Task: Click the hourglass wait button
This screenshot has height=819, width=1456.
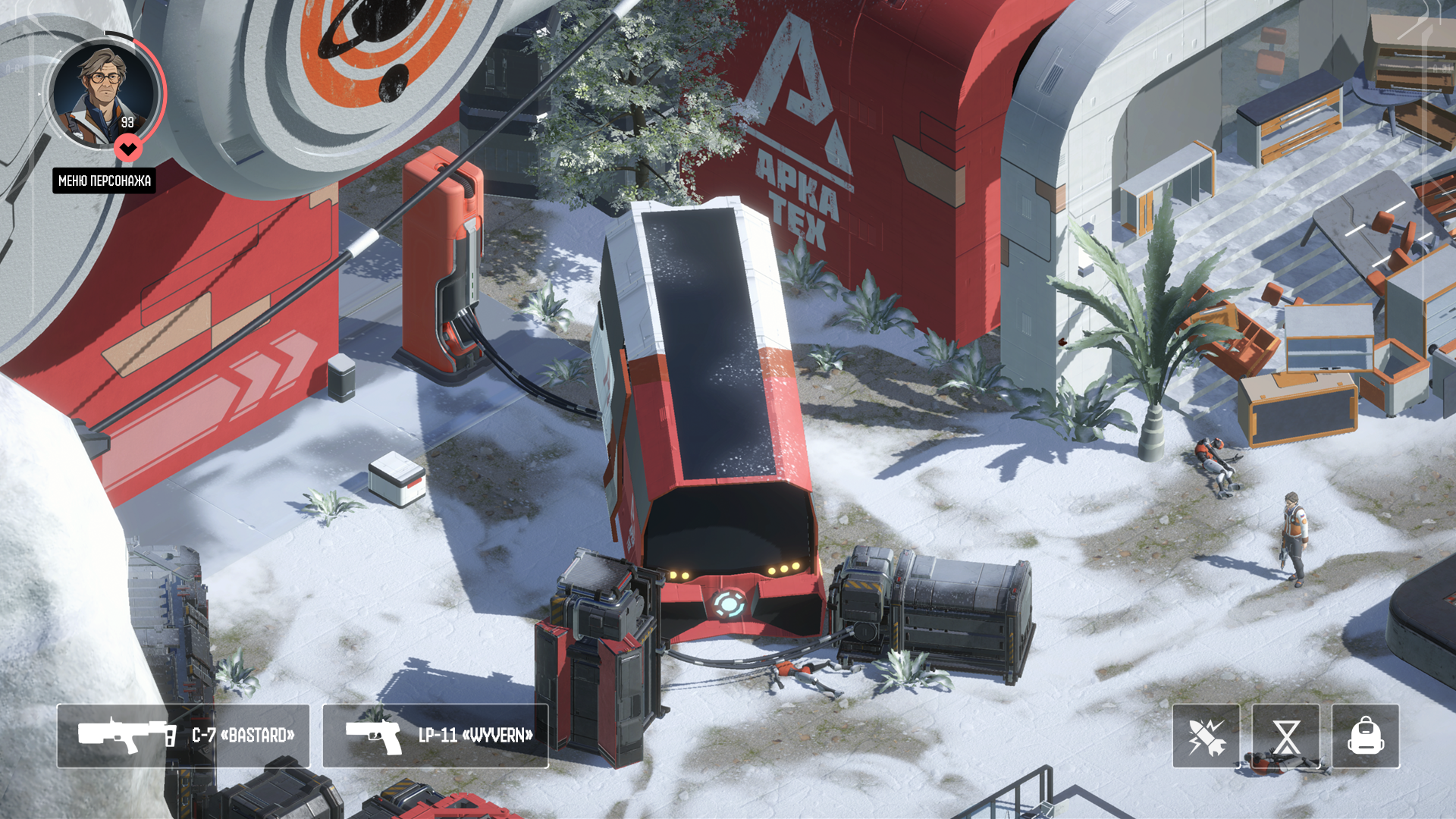Action: pyautogui.click(x=1285, y=736)
